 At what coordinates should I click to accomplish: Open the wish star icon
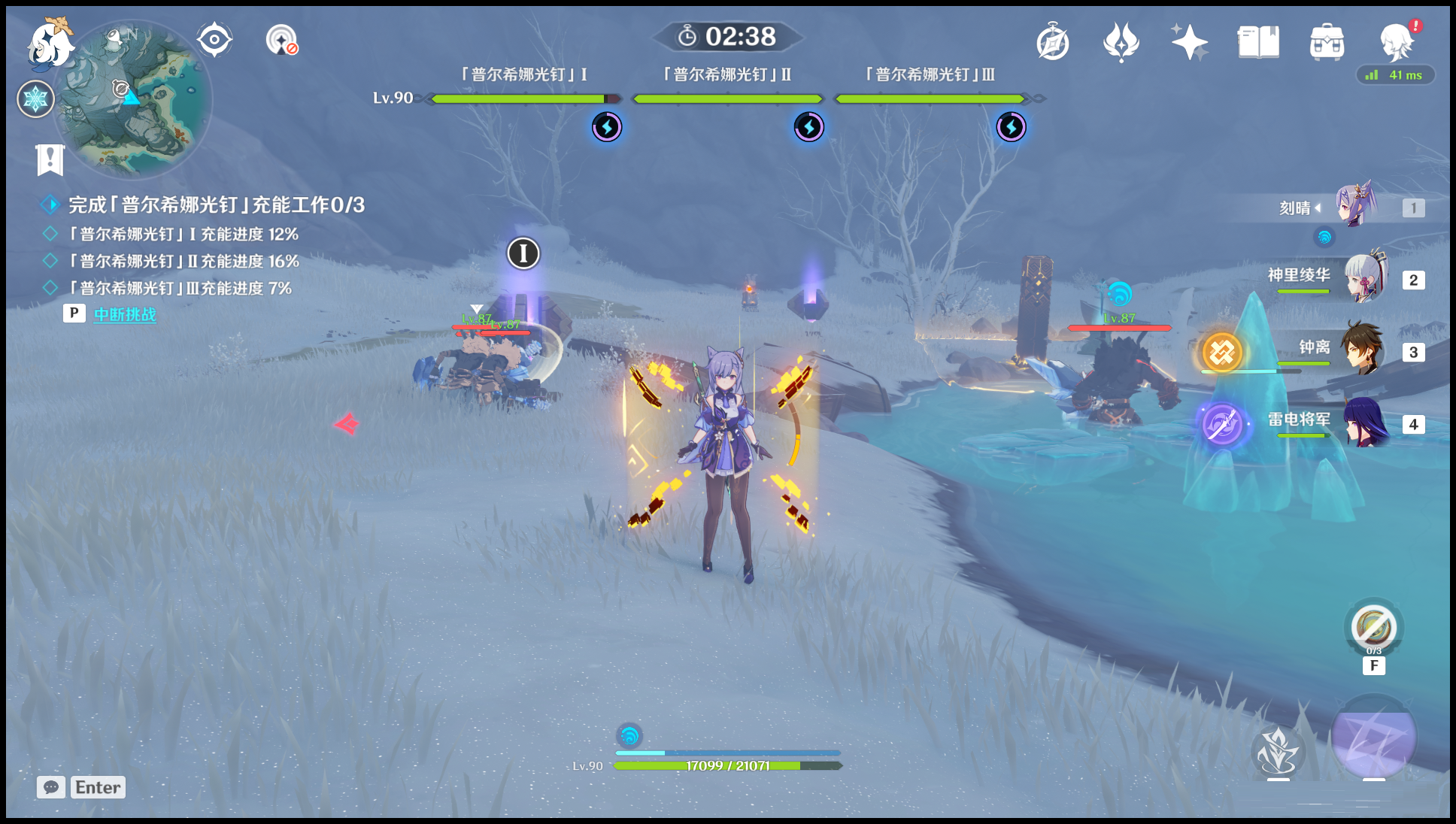[x=1189, y=42]
